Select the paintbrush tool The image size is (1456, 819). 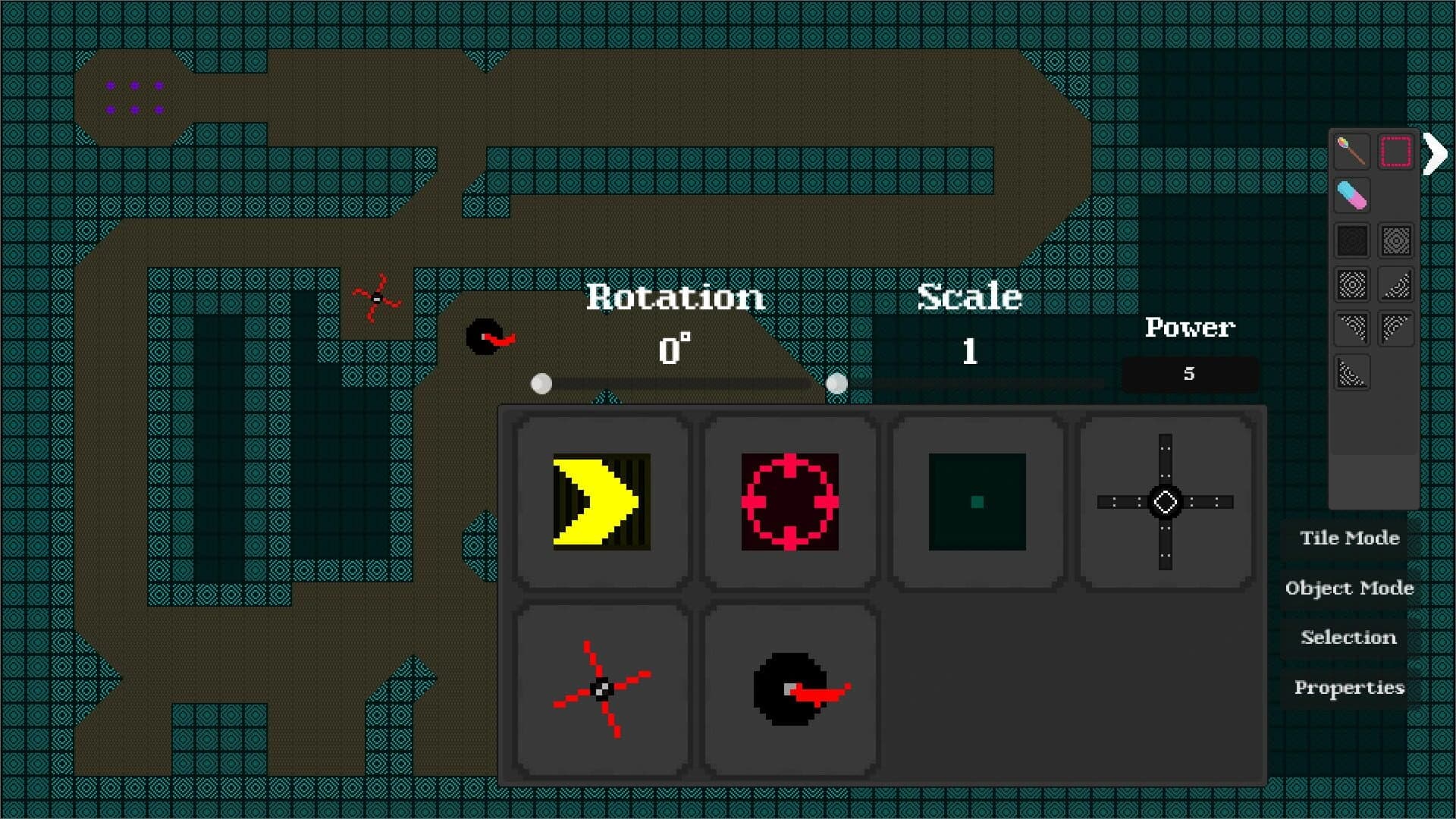1352,152
